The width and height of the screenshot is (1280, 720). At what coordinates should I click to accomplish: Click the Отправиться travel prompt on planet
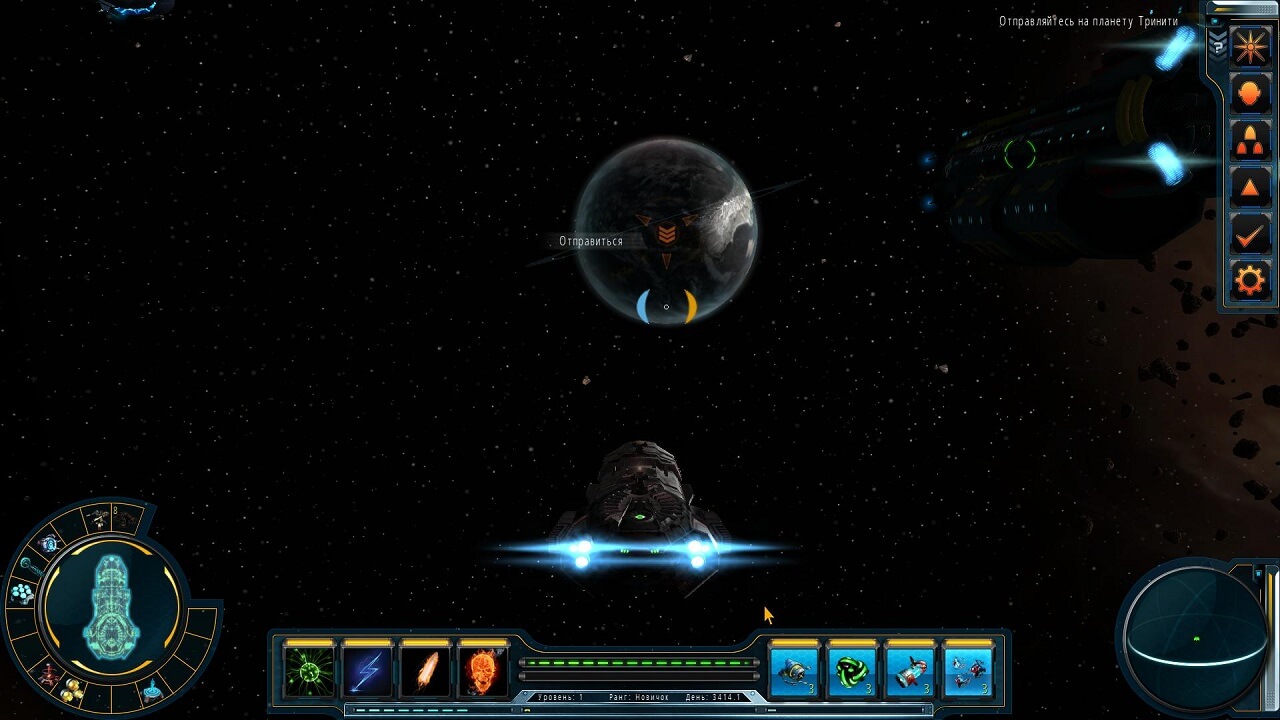pos(591,241)
